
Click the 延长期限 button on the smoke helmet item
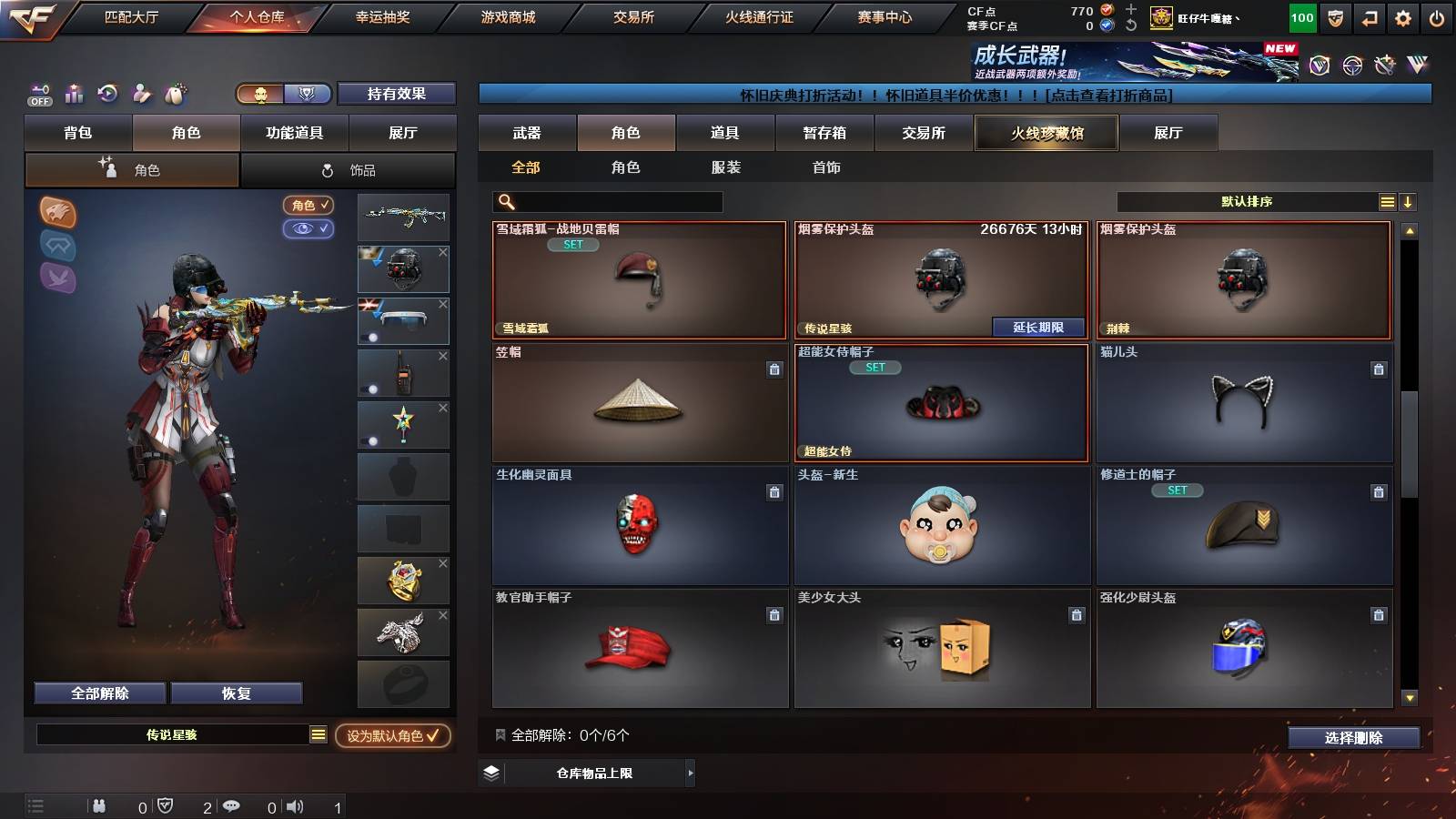1037,326
